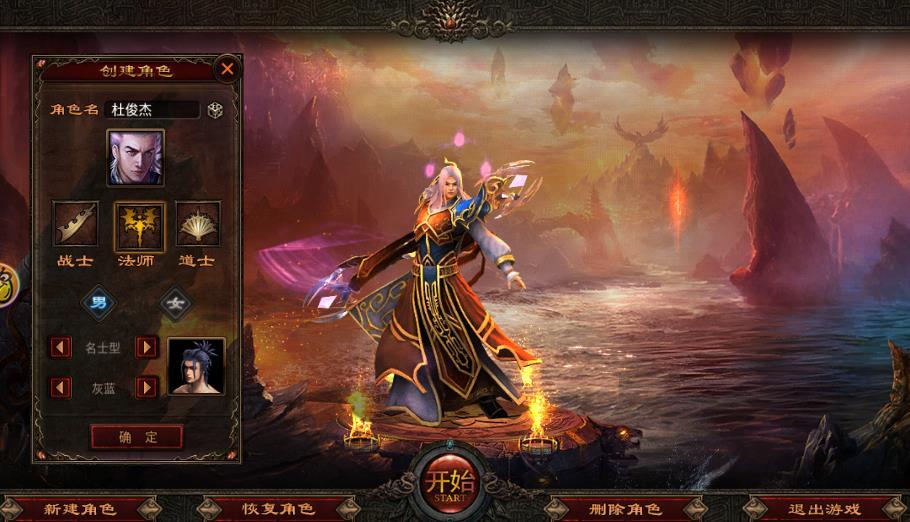The image size is (910, 522).
Task: Select the 战士 warrior class icon
Action: [x=75, y=223]
